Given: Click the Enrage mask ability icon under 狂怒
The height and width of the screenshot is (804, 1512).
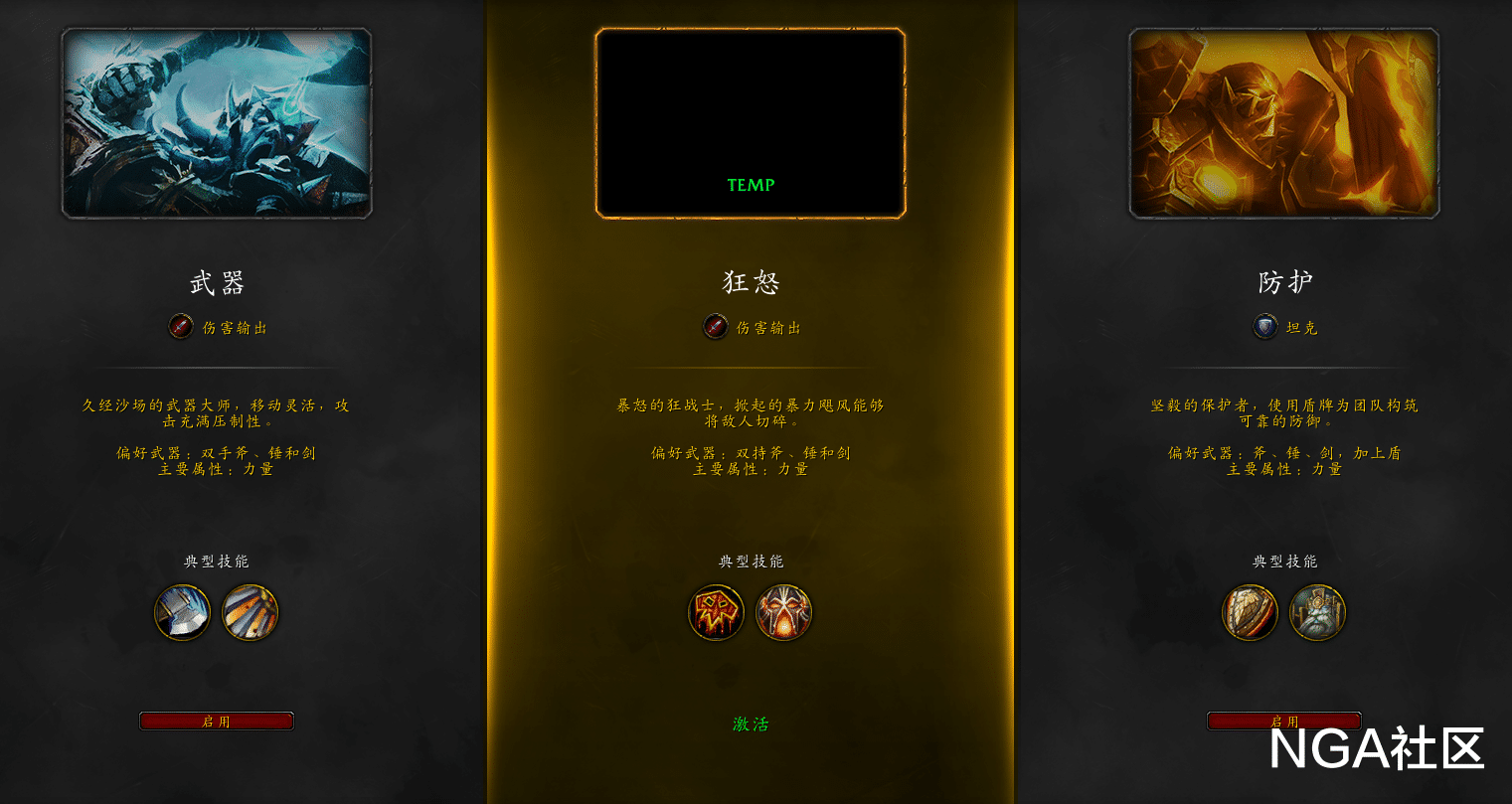Looking at the screenshot, I should pyautogui.click(x=784, y=612).
